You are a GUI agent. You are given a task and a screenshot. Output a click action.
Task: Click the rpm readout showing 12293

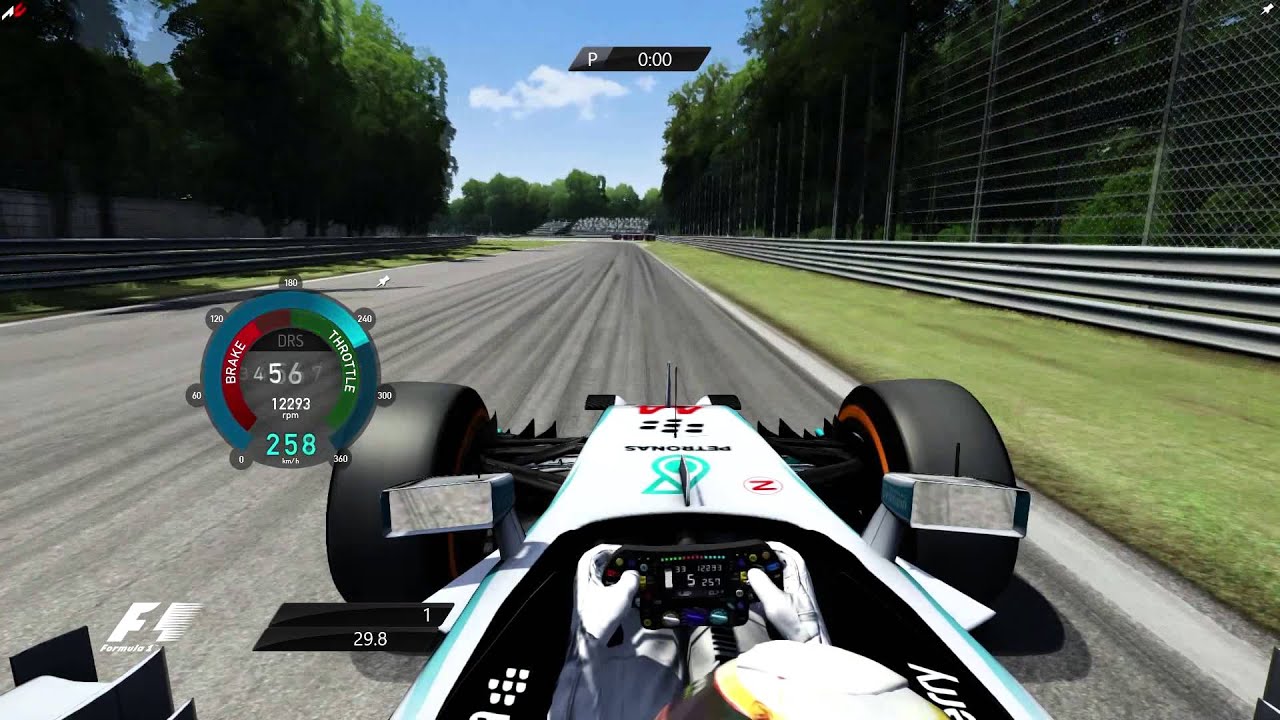(x=291, y=402)
